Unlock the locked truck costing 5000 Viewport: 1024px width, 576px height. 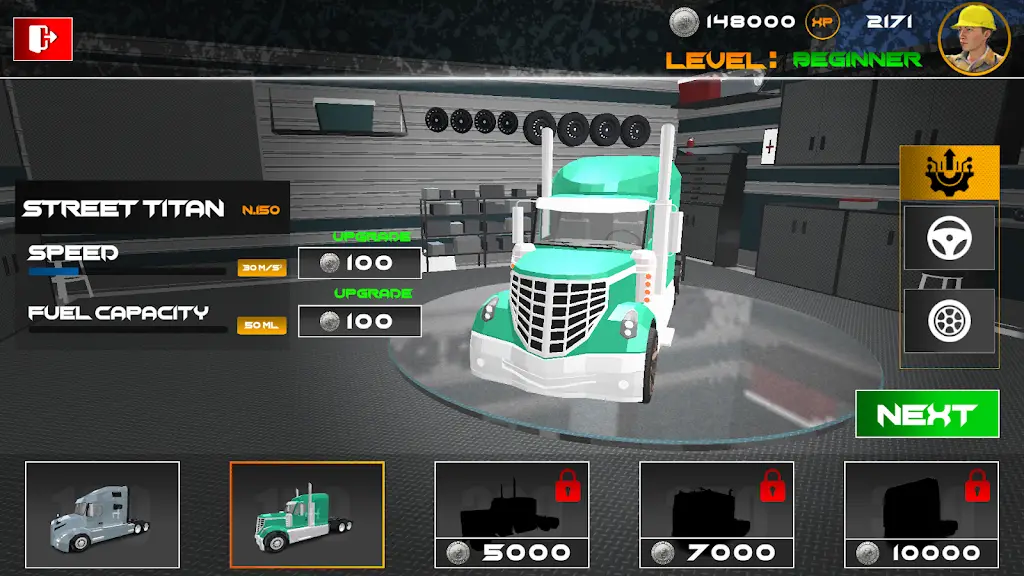(512, 514)
